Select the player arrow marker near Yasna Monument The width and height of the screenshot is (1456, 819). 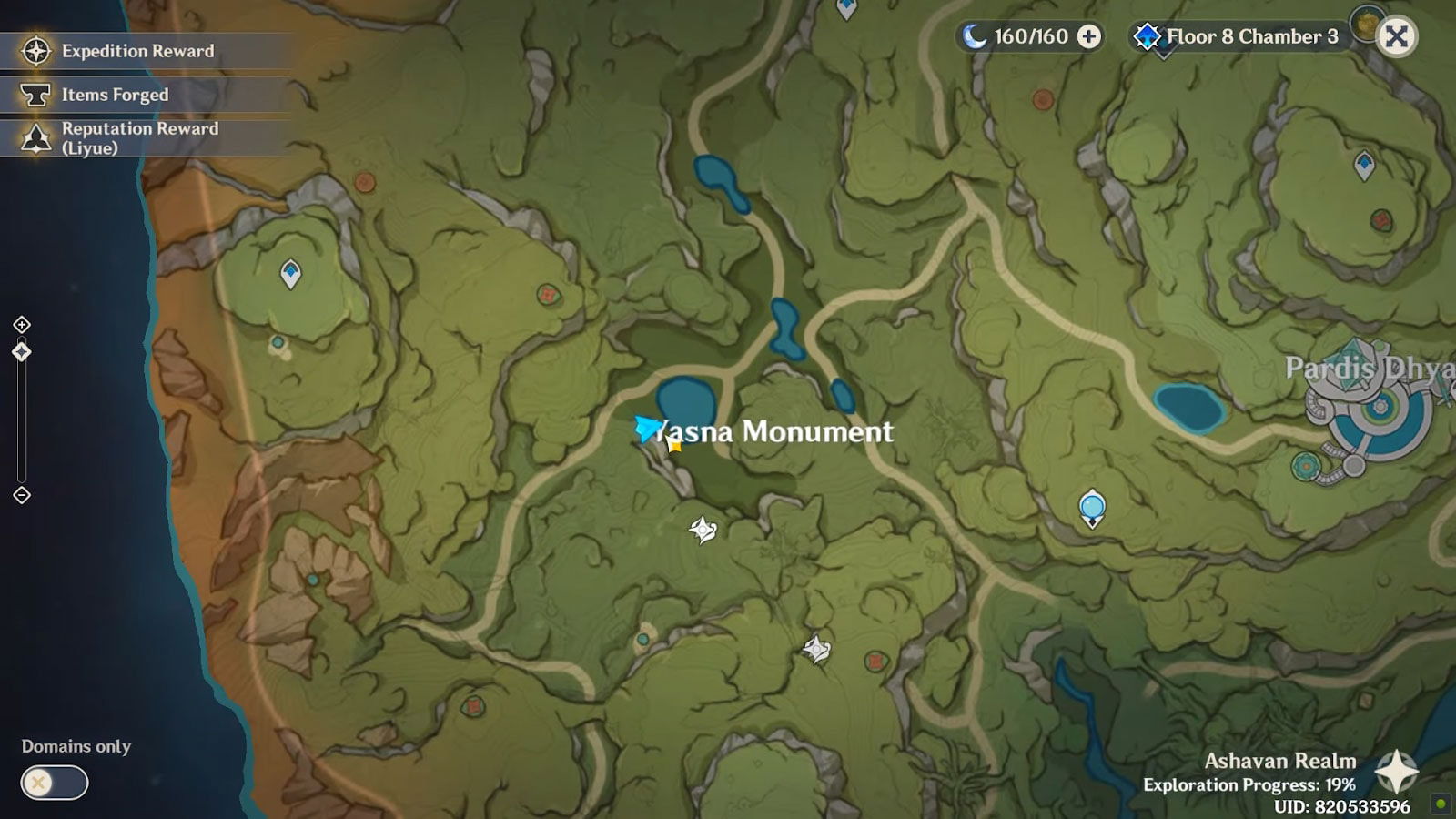646,427
